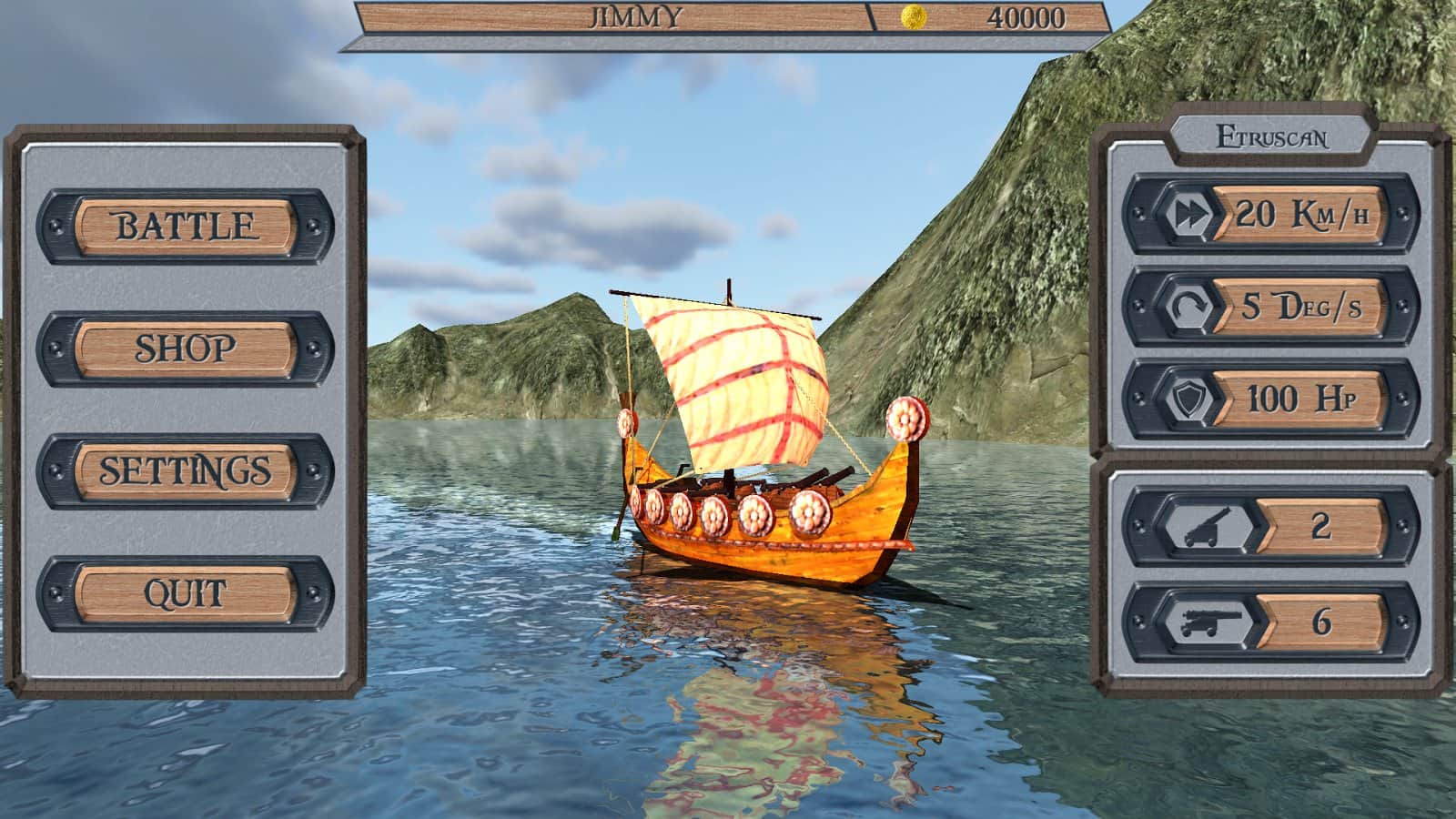Open the SHOP menu
This screenshot has width=1456, height=819.
click(x=186, y=349)
